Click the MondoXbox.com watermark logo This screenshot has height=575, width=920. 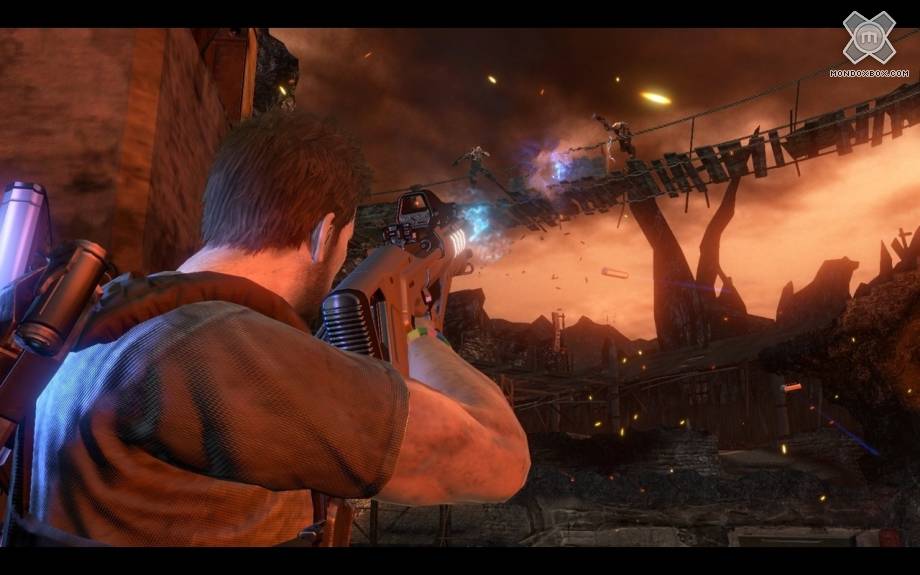point(868,42)
